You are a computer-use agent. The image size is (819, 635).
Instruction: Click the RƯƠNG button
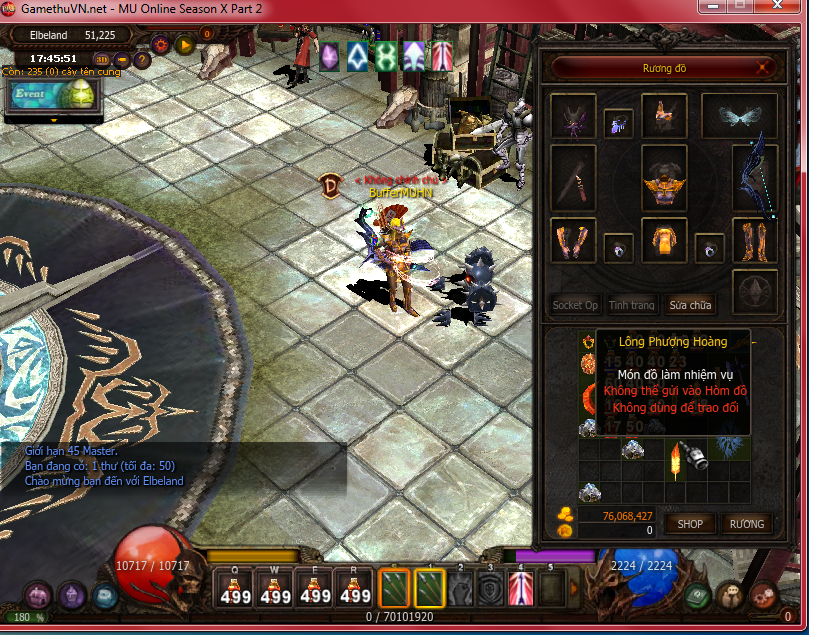(746, 523)
